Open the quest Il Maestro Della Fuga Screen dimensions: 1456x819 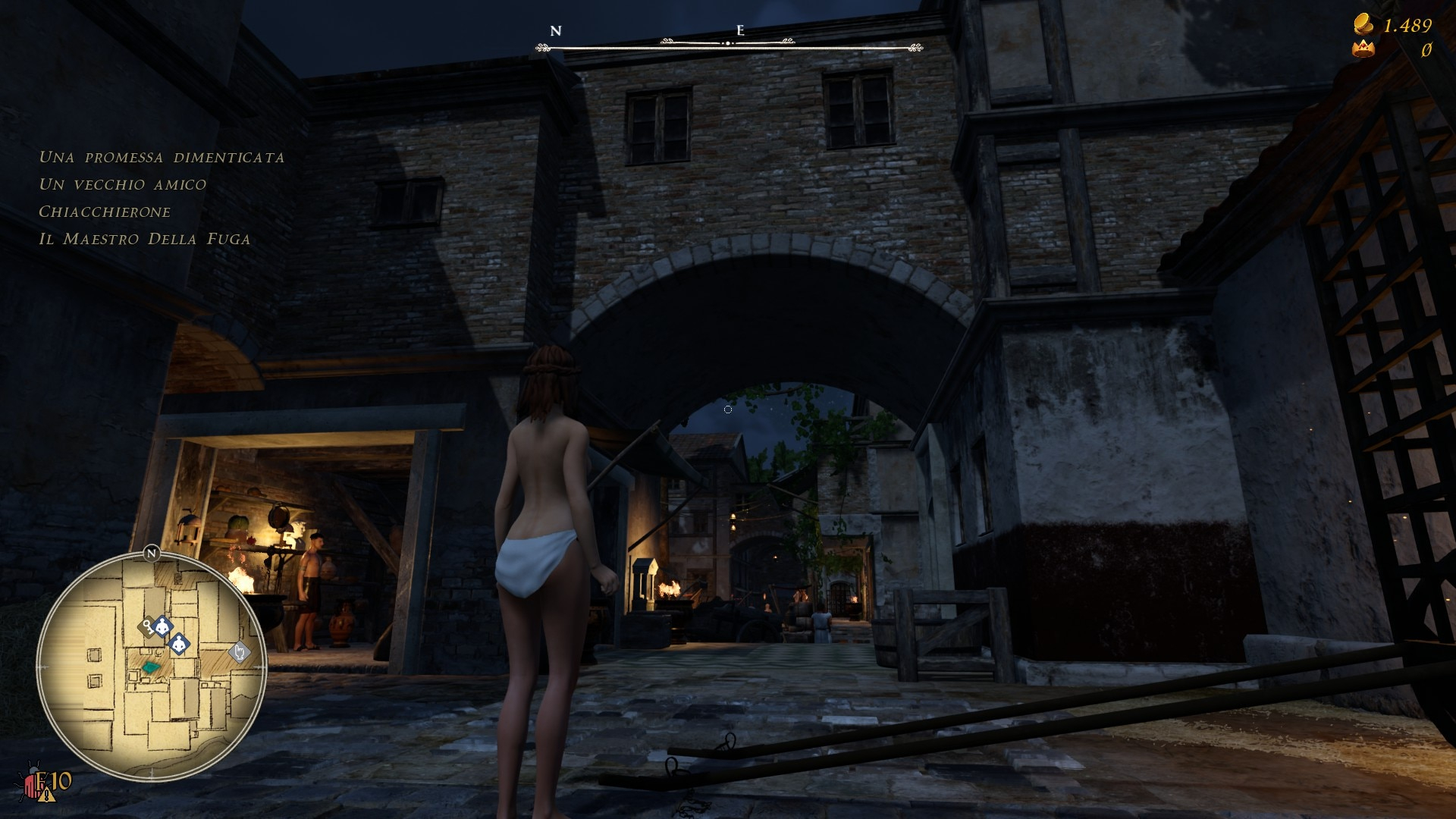(144, 239)
